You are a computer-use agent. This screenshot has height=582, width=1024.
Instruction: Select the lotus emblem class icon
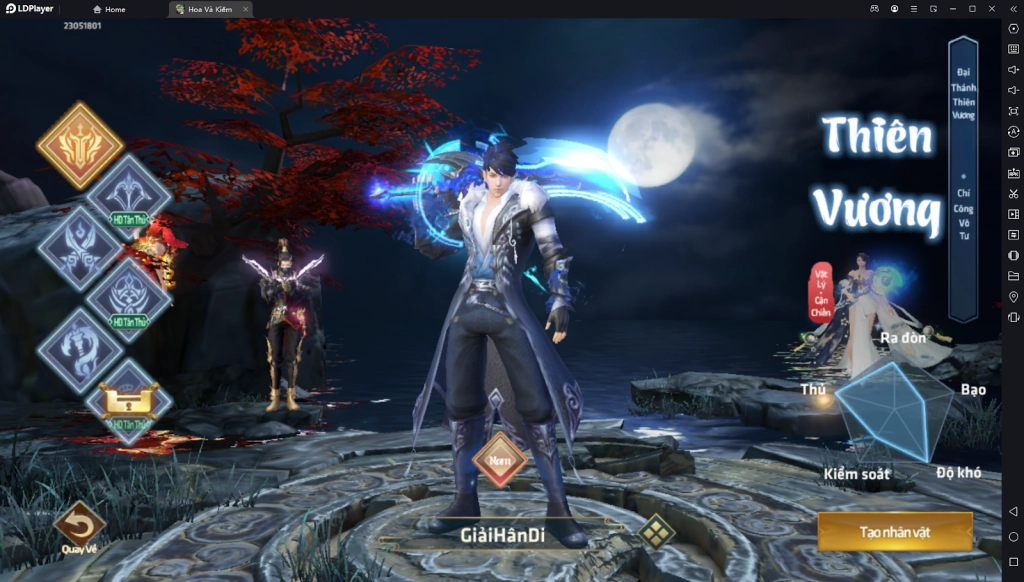[129, 298]
